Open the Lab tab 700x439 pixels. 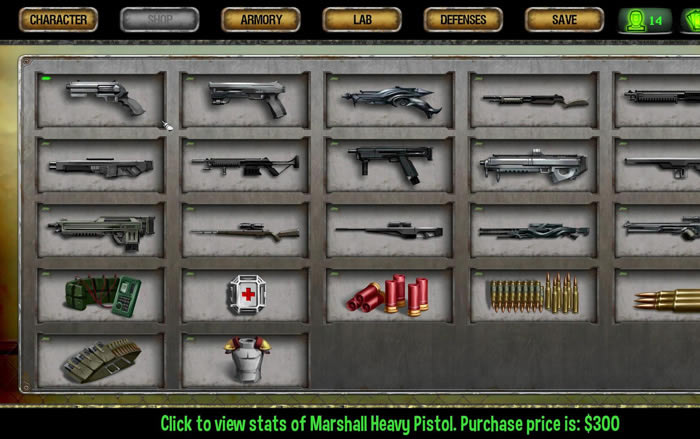362,20
